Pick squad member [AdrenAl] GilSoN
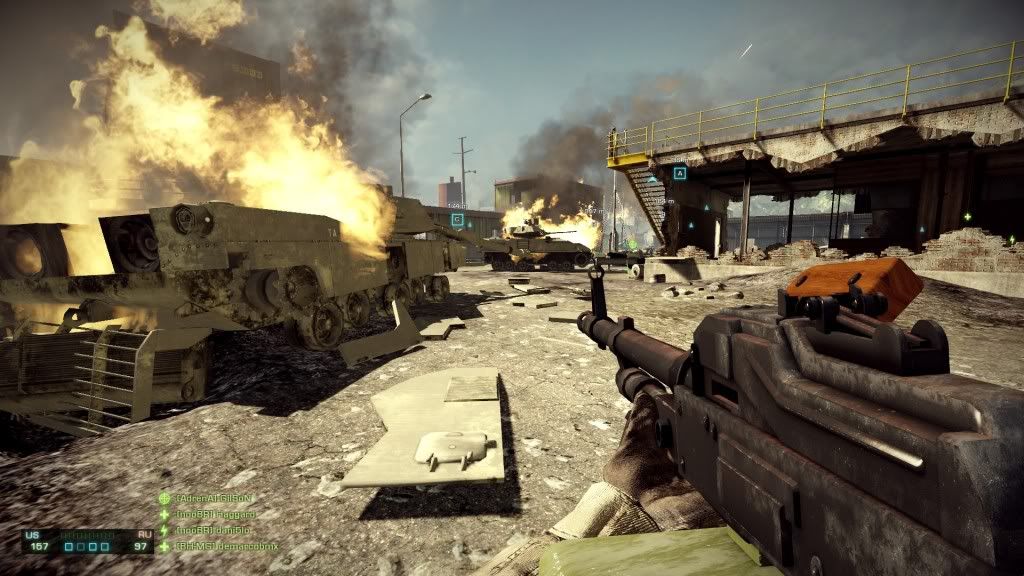1024x576 pixels. coord(216,498)
